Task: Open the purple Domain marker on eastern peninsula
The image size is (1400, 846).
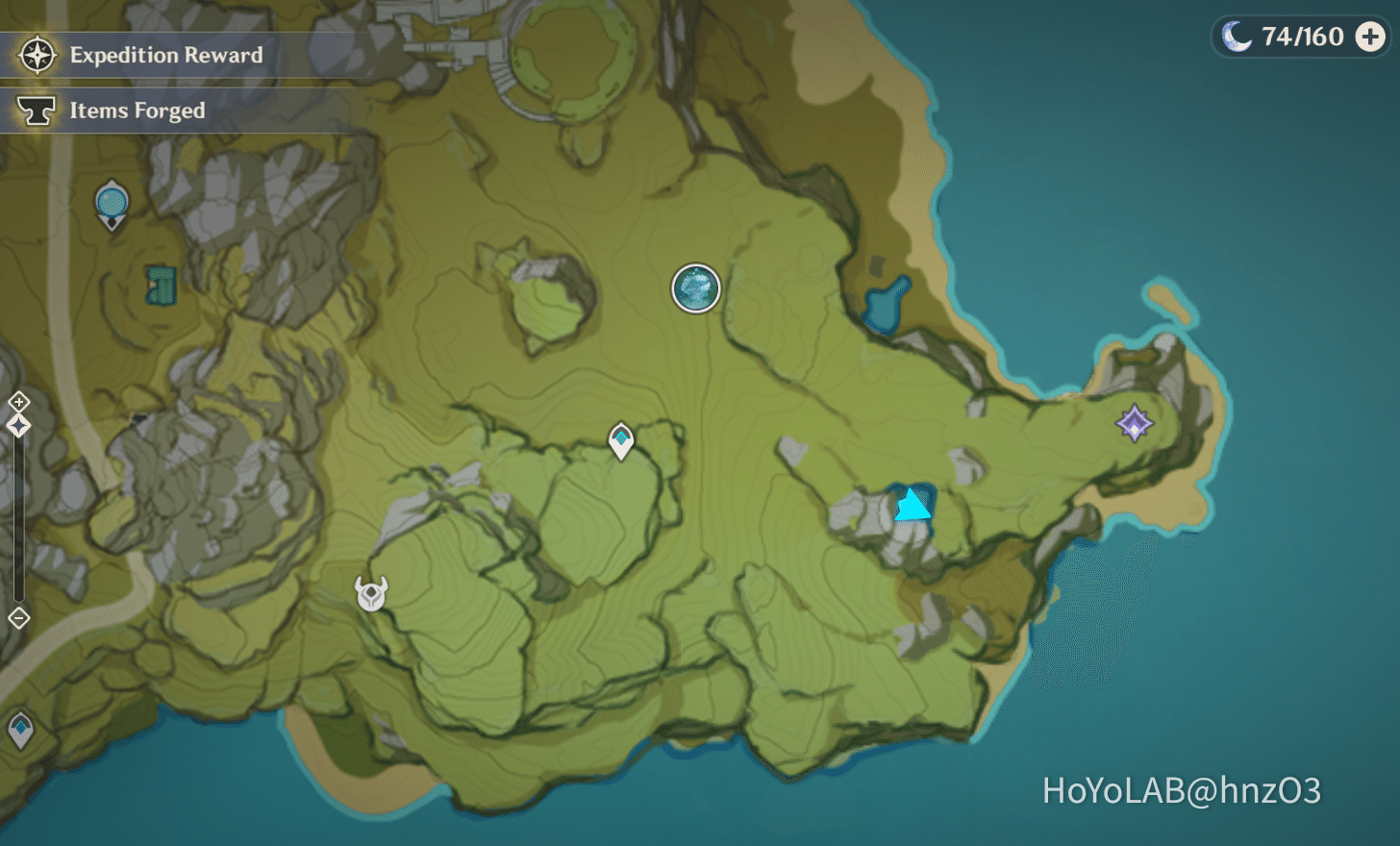Action: (x=1133, y=423)
